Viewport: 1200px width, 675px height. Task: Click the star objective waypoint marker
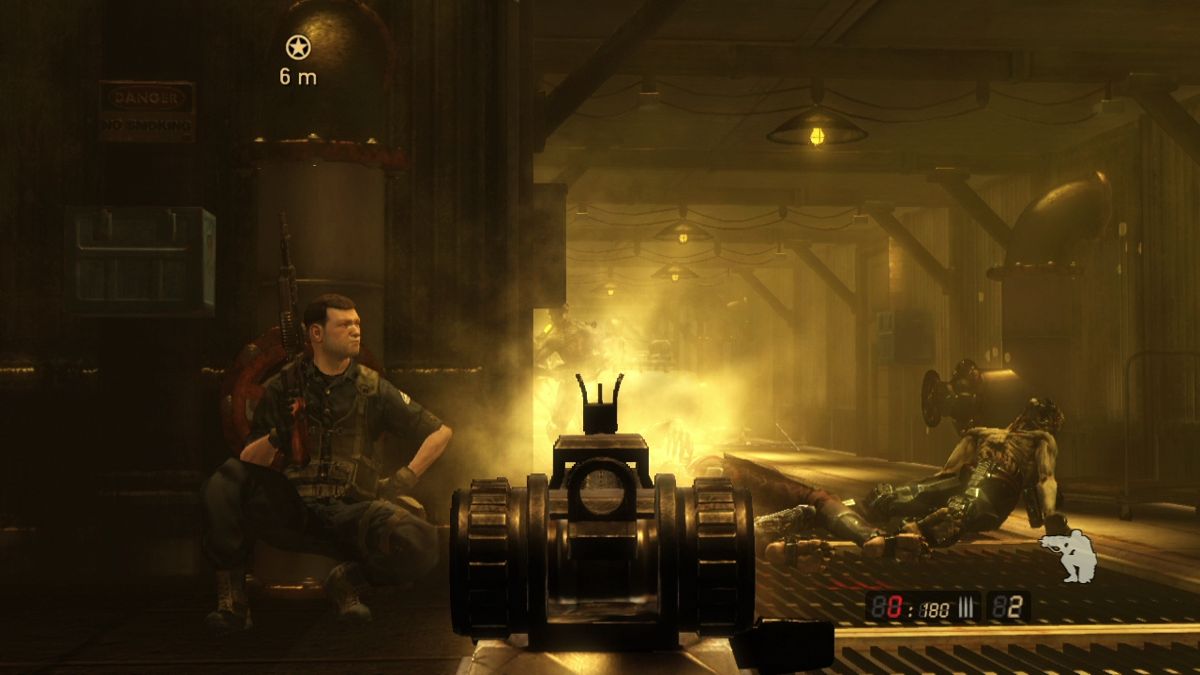[x=297, y=46]
